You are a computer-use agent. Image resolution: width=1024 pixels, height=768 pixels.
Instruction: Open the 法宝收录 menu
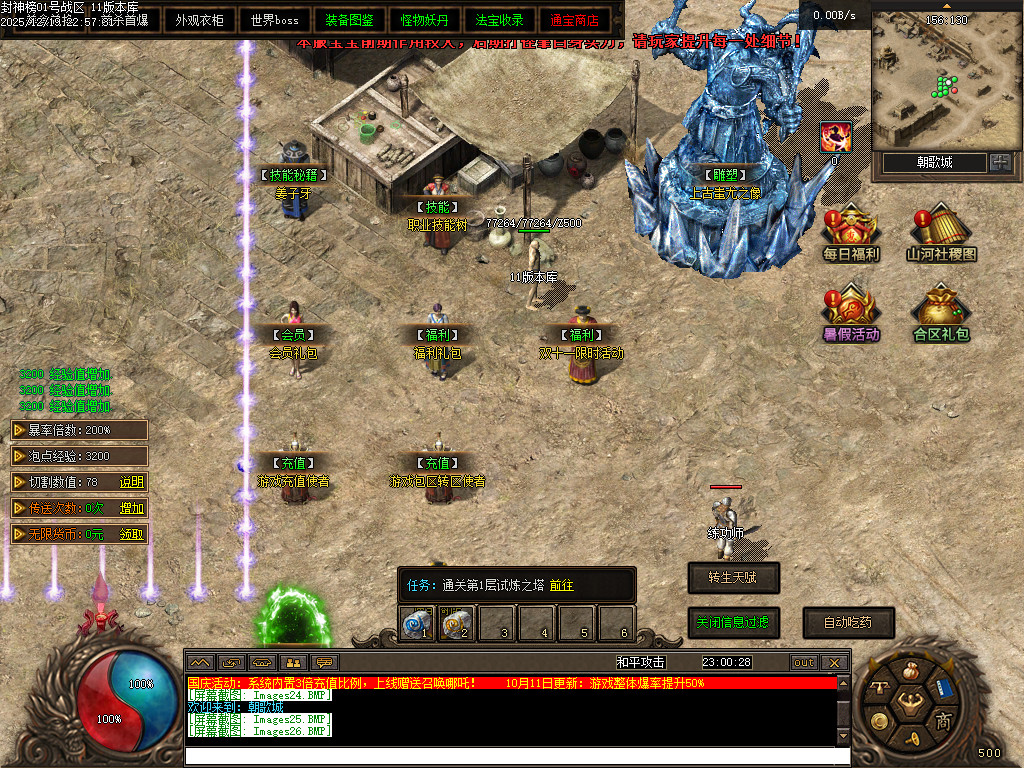click(x=499, y=19)
